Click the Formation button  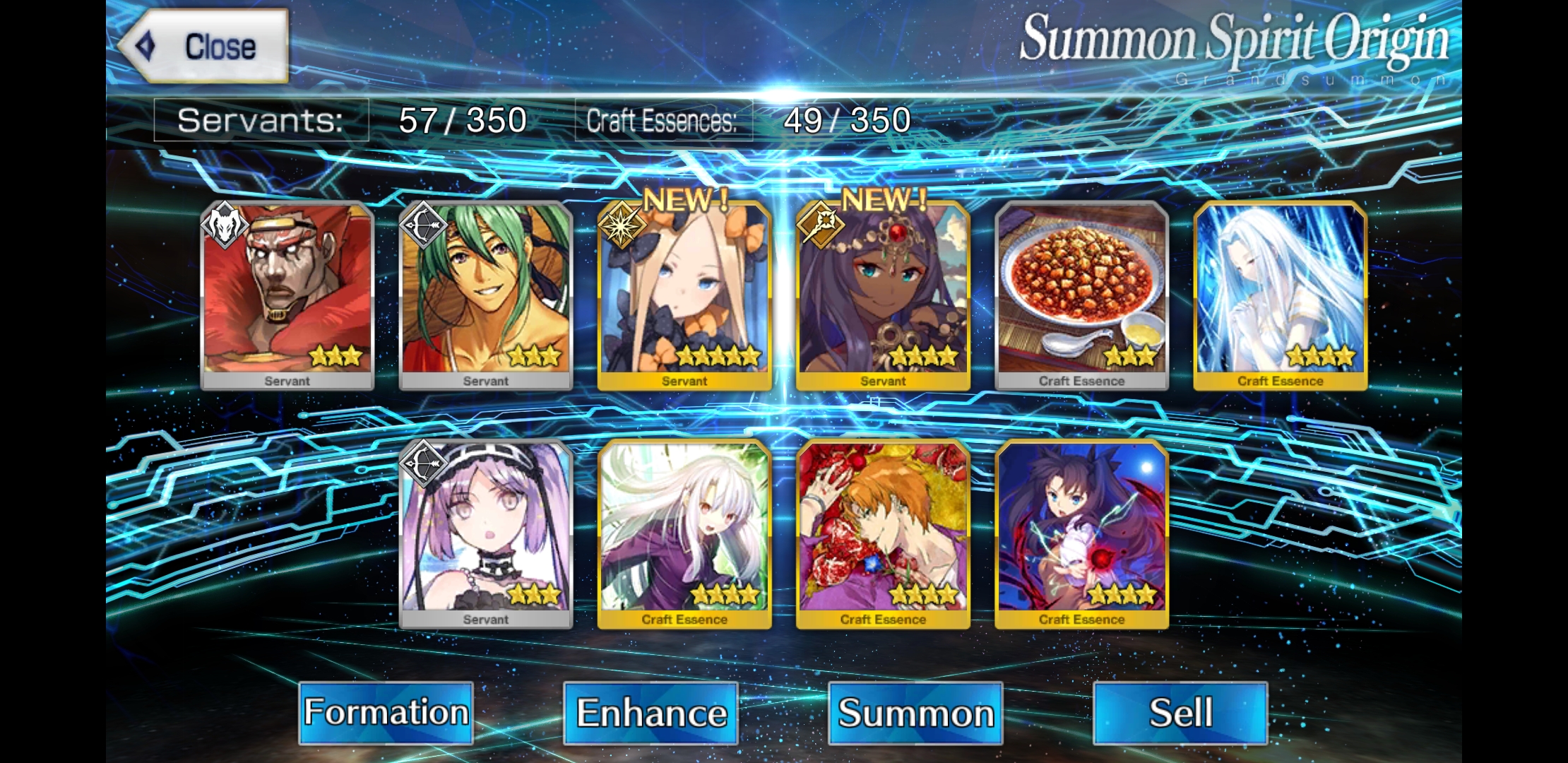tap(385, 713)
